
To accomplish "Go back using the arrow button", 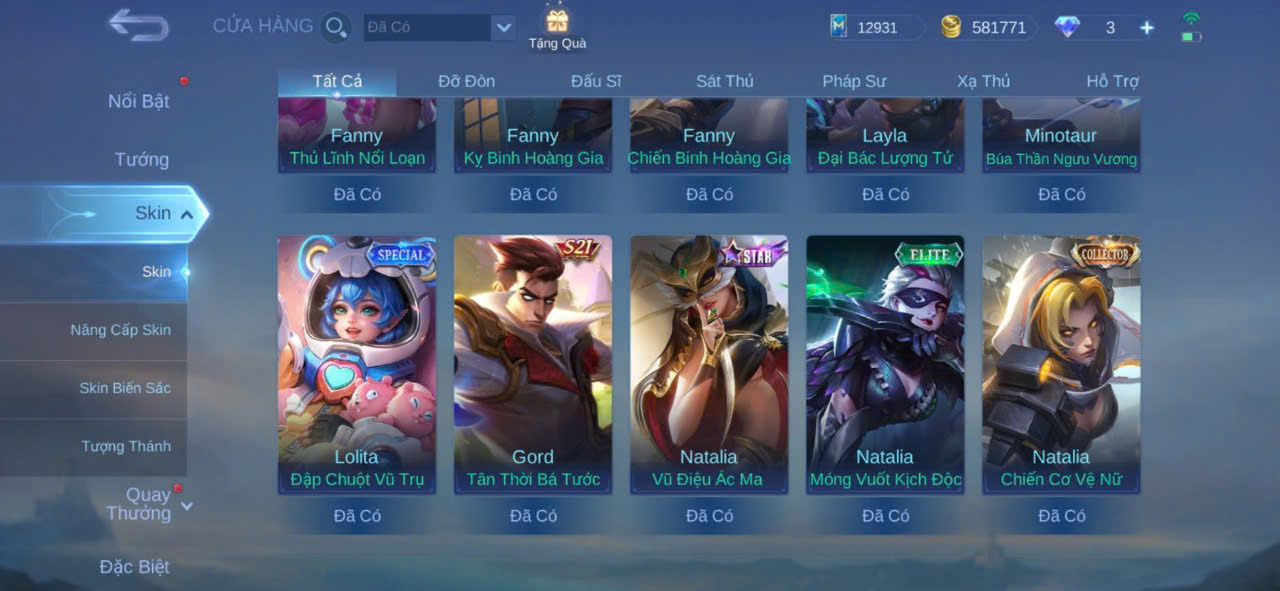I will click(138, 25).
